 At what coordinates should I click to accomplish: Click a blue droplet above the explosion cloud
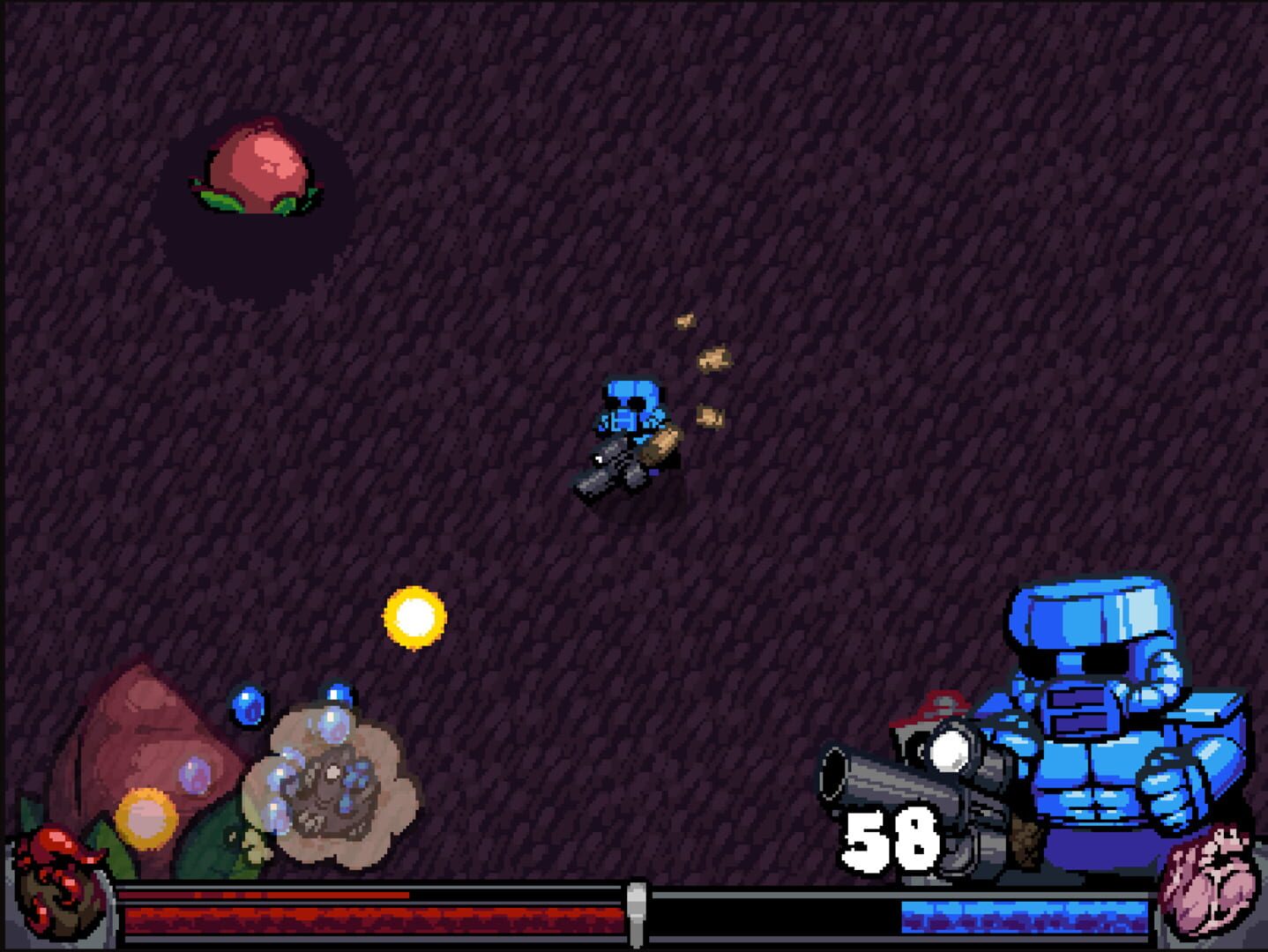(x=337, y=694)
